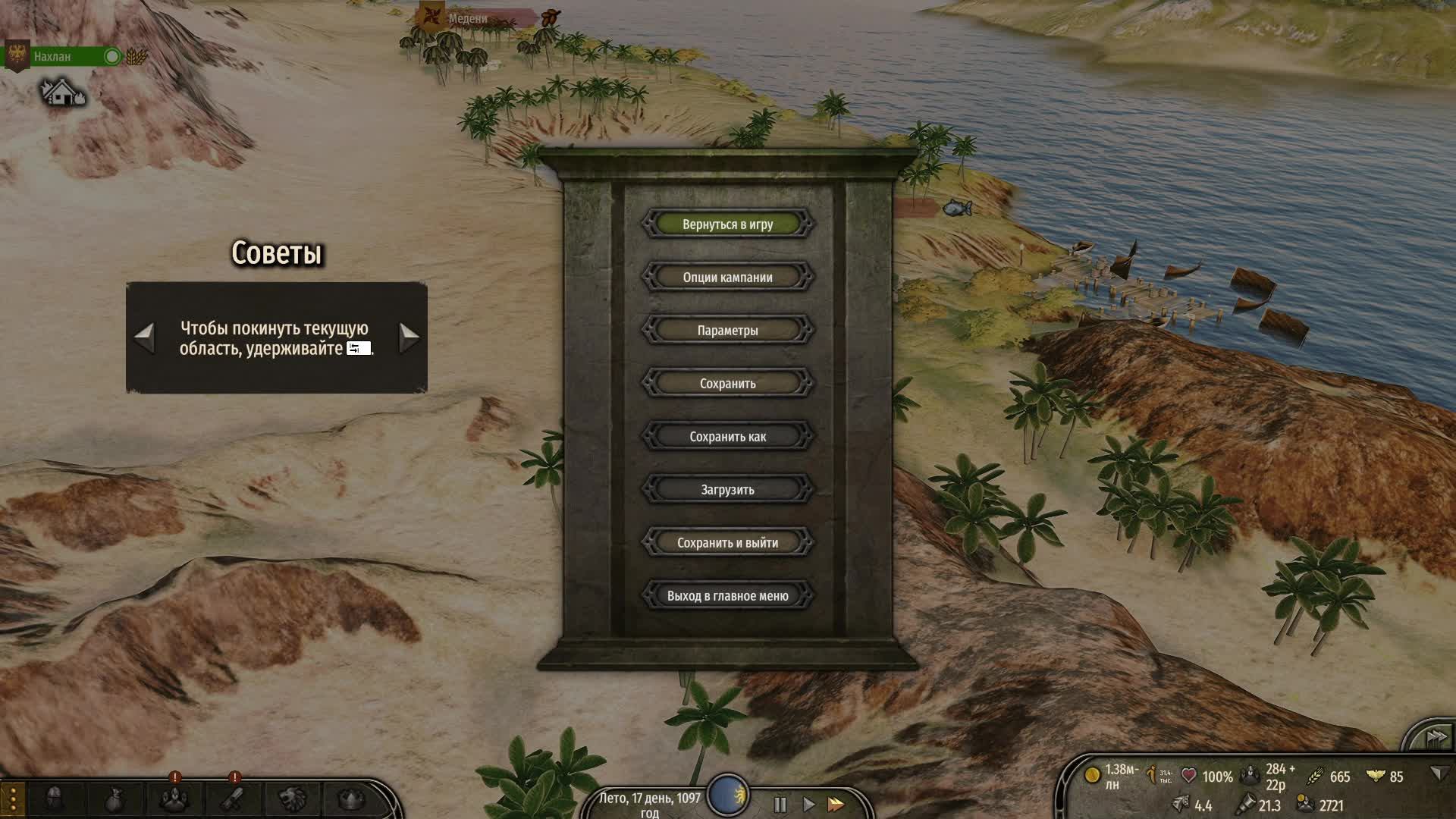The width and height of the screenshot is (1456, 819).
Task: Open the clan lion head icon
Action: pos(293,799)
